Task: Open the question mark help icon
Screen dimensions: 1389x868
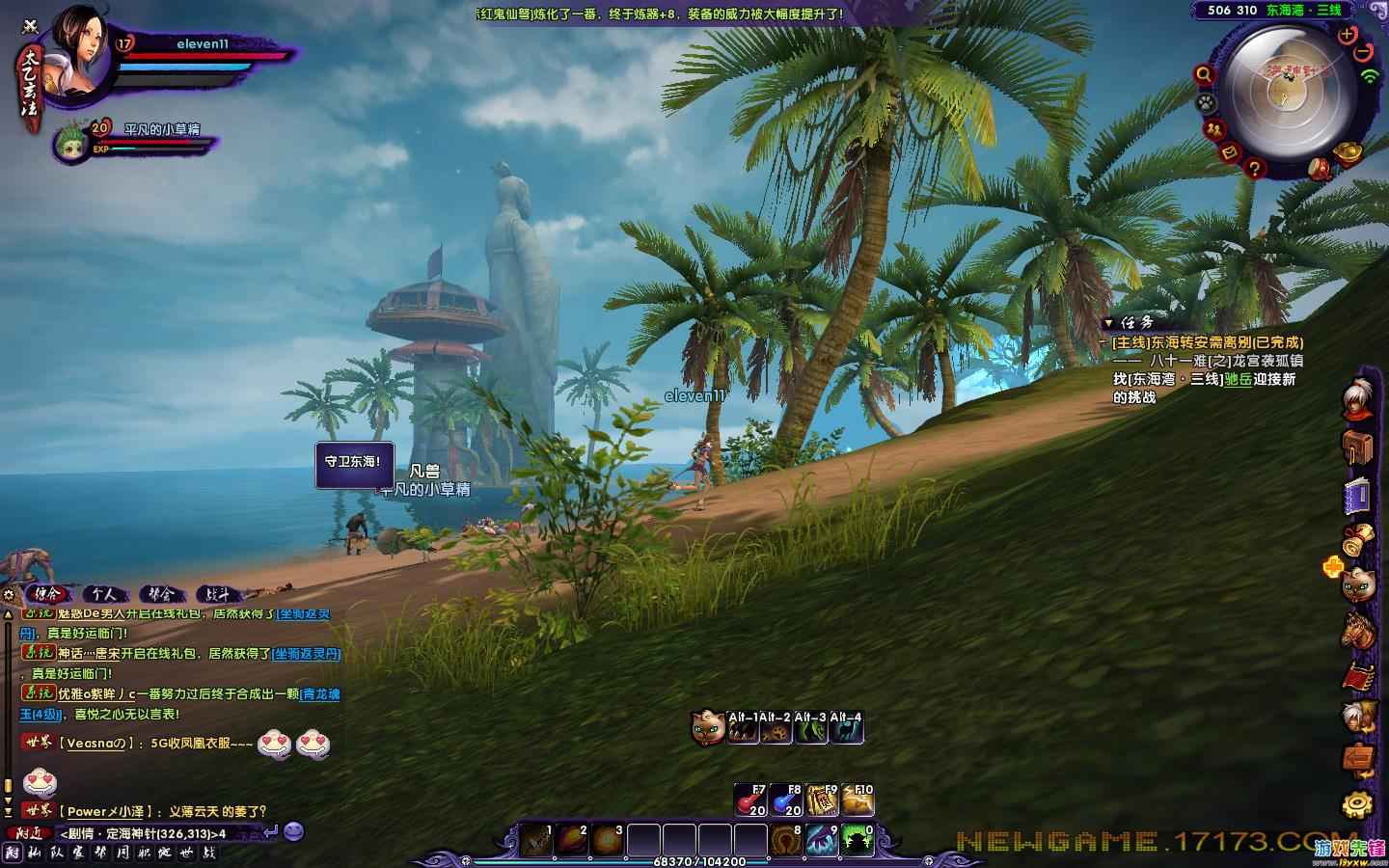Action: tap(1254, 169)
